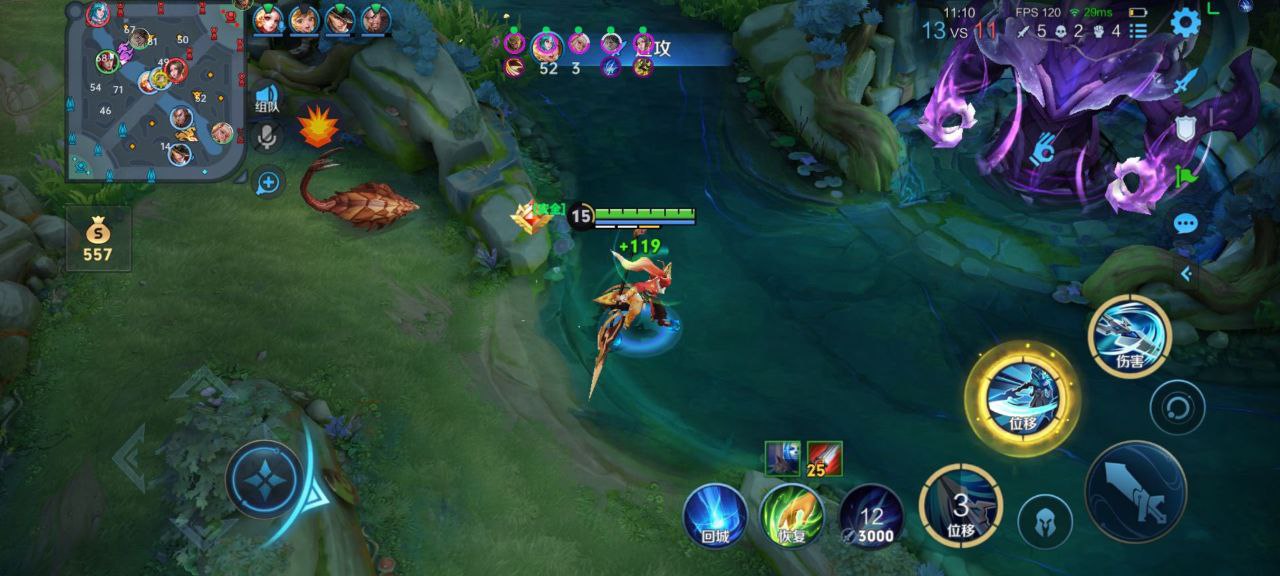Toggle the 组队 team voice speaker
This screenshot has height=576, width=1280.
pos(267,99)
